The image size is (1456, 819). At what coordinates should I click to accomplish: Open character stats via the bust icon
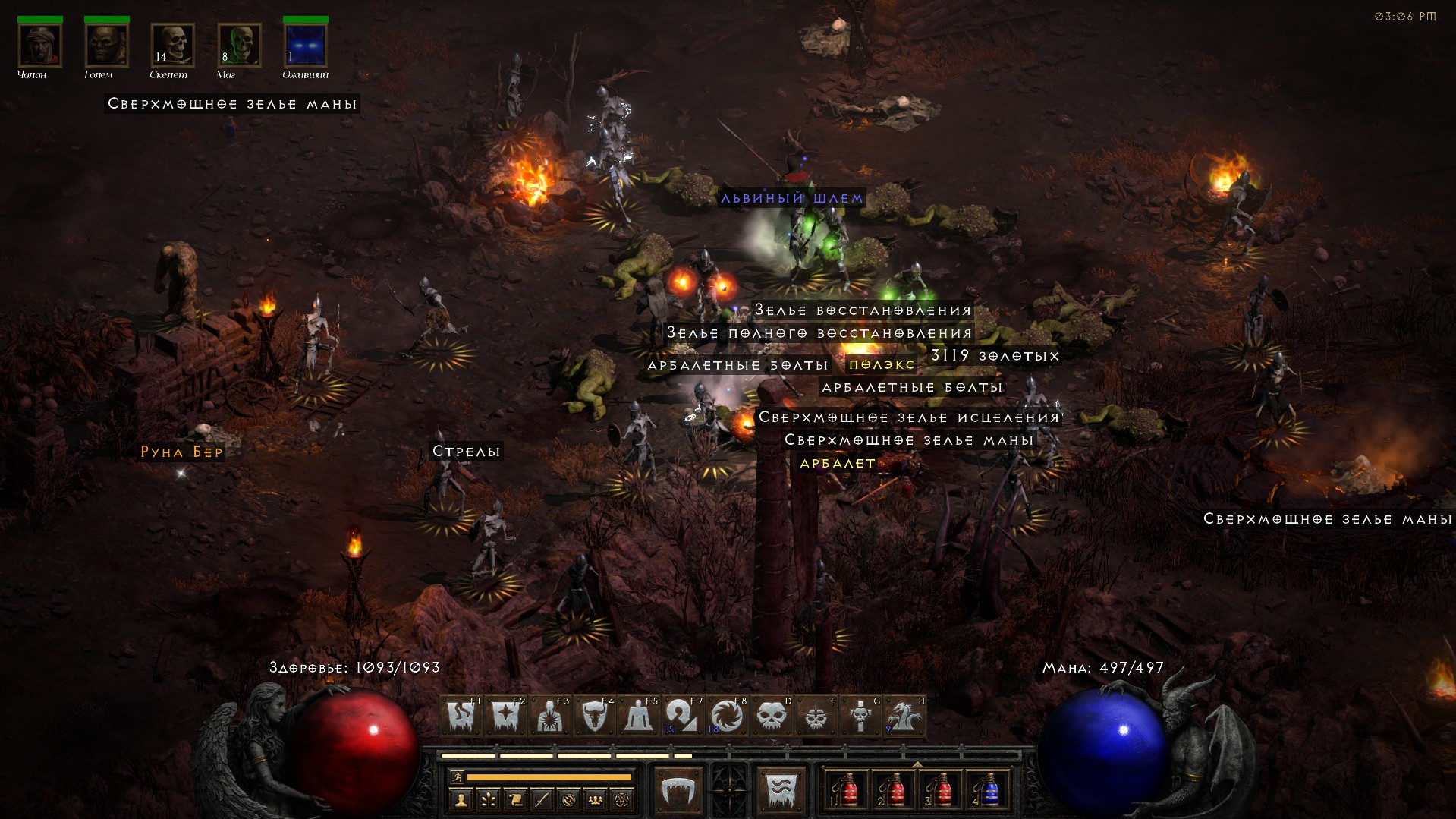click(461, 800)
